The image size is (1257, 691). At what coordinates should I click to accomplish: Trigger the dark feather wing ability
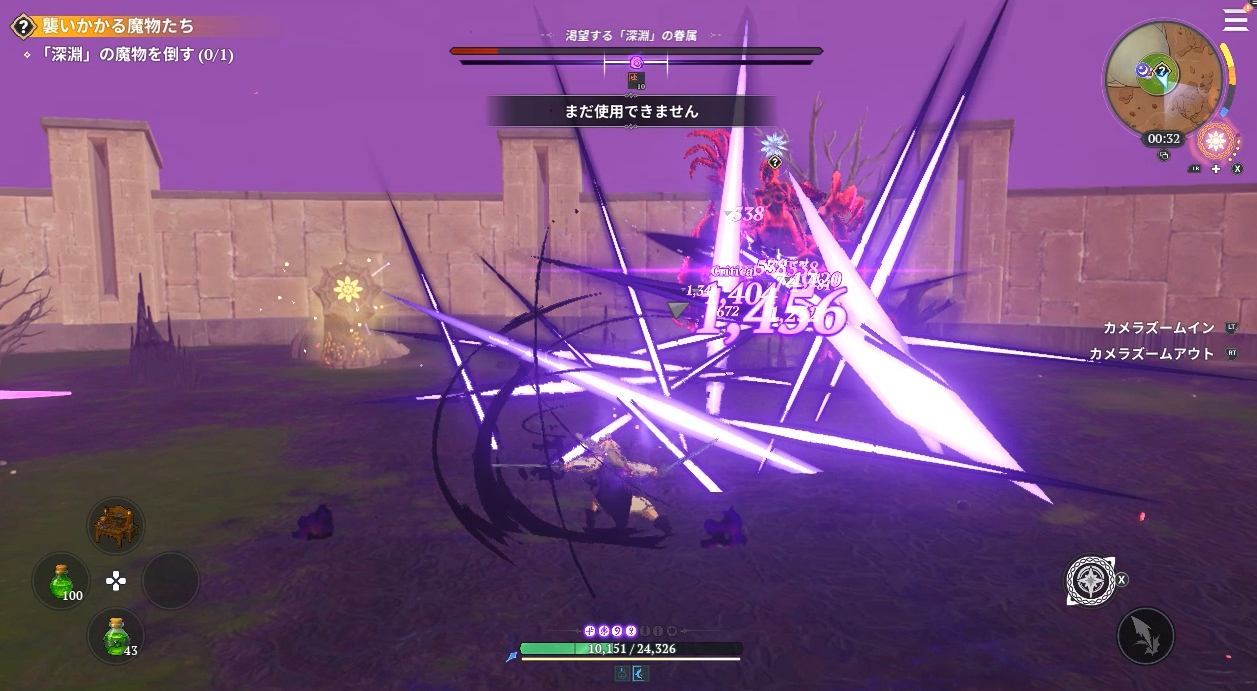tap(1145, 635)
